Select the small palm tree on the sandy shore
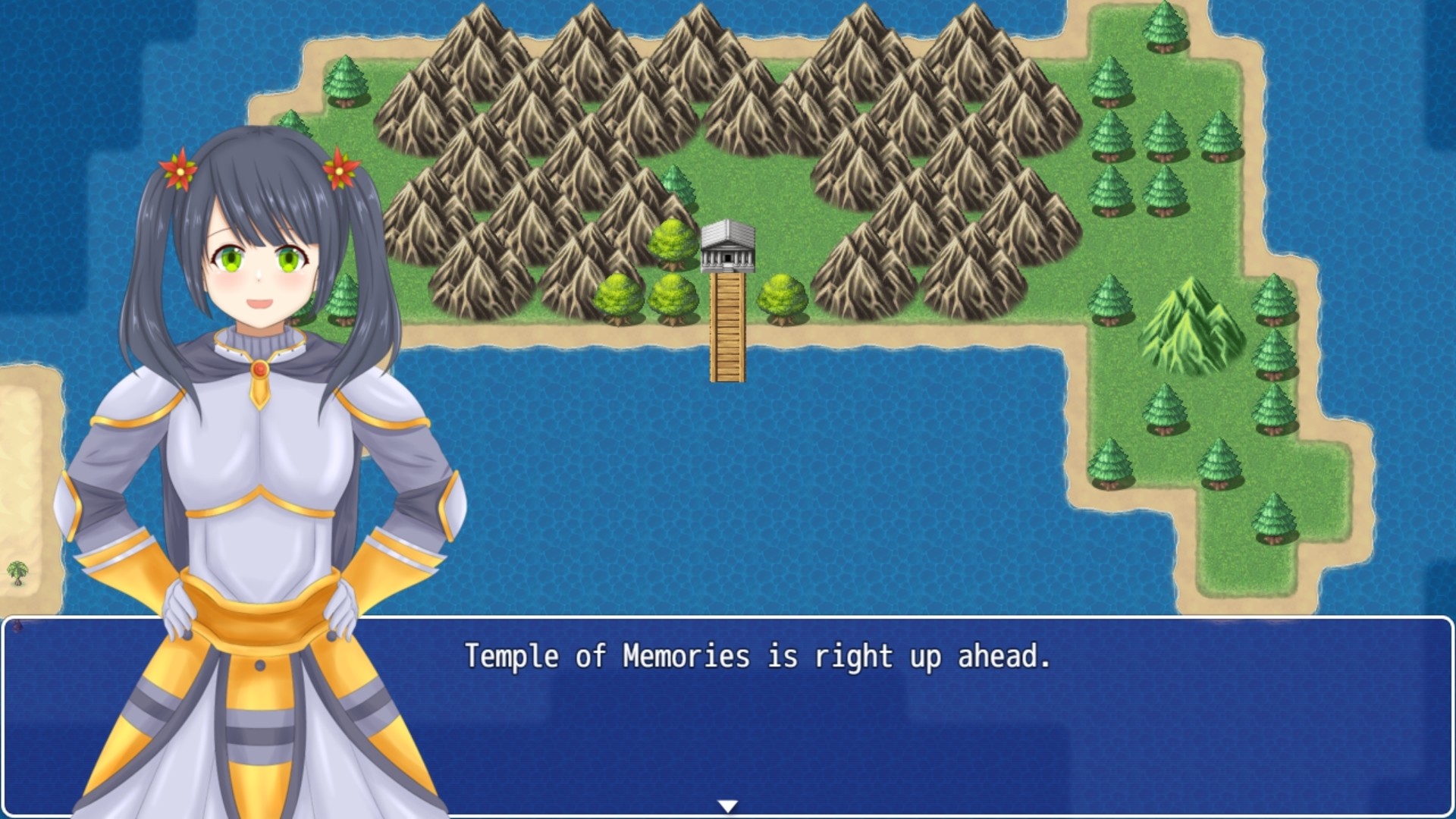Screen dimensions: 1456x819 [x=17, y=575]
